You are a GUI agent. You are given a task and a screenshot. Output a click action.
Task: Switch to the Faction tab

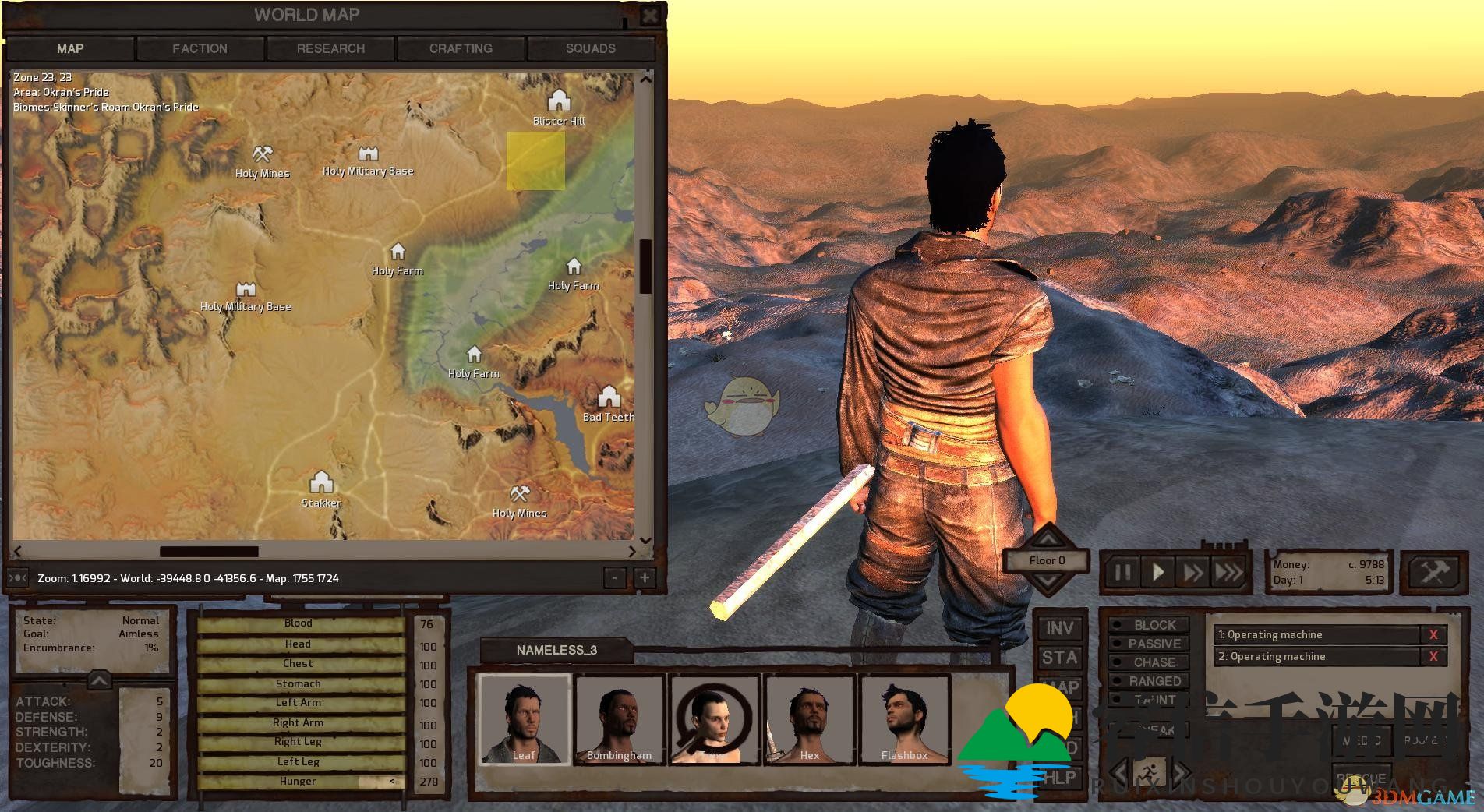(x=200, y=48)
